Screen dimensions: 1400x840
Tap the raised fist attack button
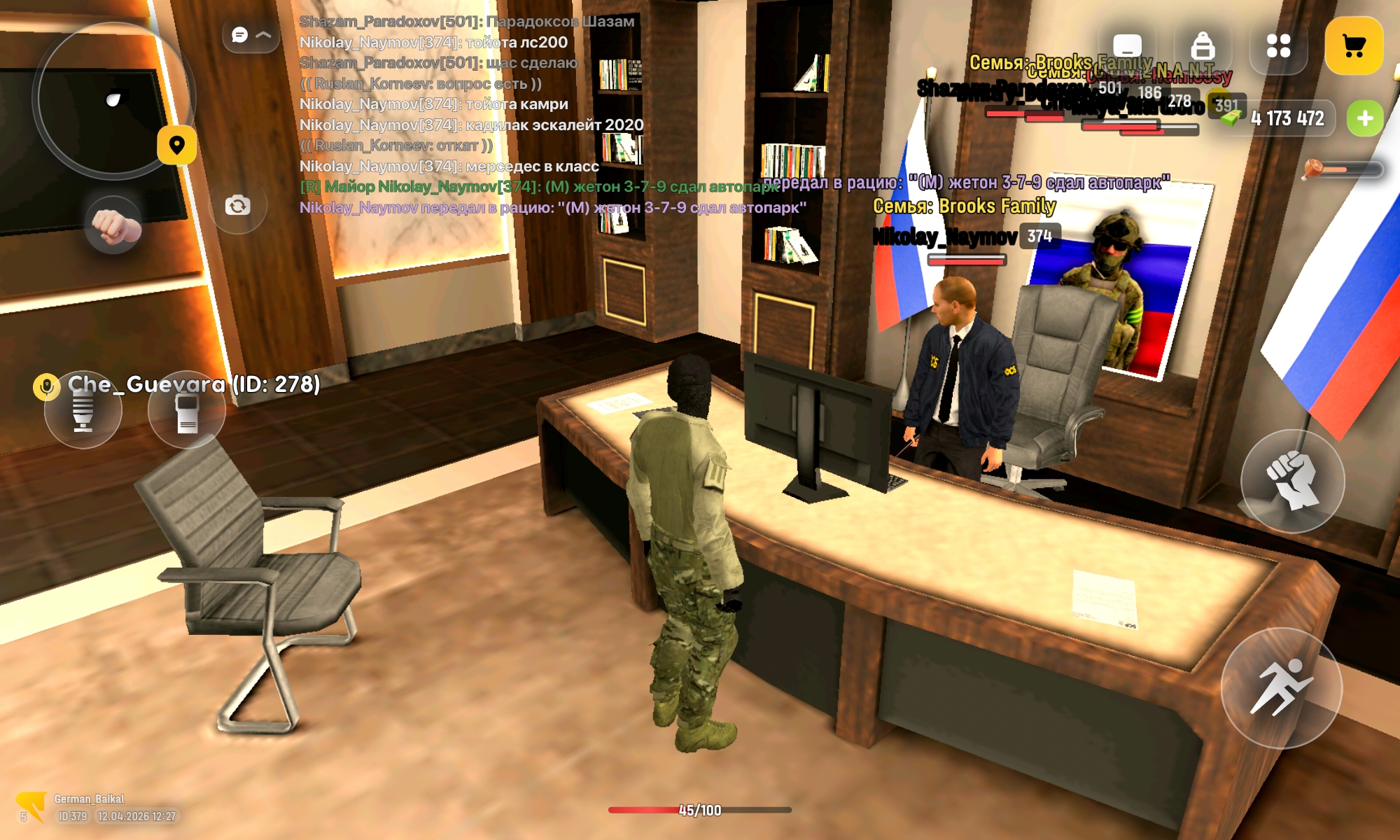tap(1292, 482)
